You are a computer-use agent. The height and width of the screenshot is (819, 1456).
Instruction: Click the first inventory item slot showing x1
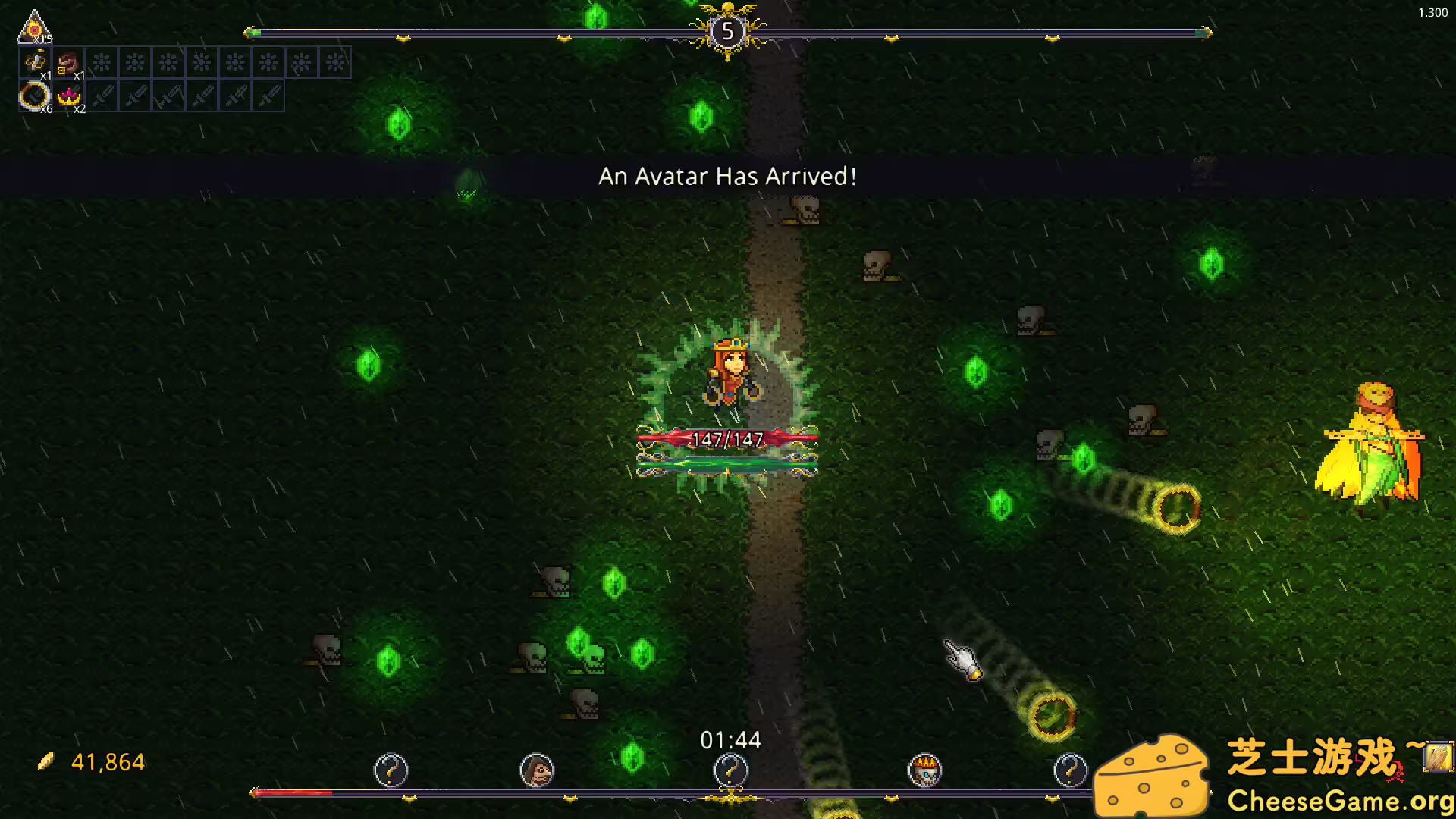(36, 62)
